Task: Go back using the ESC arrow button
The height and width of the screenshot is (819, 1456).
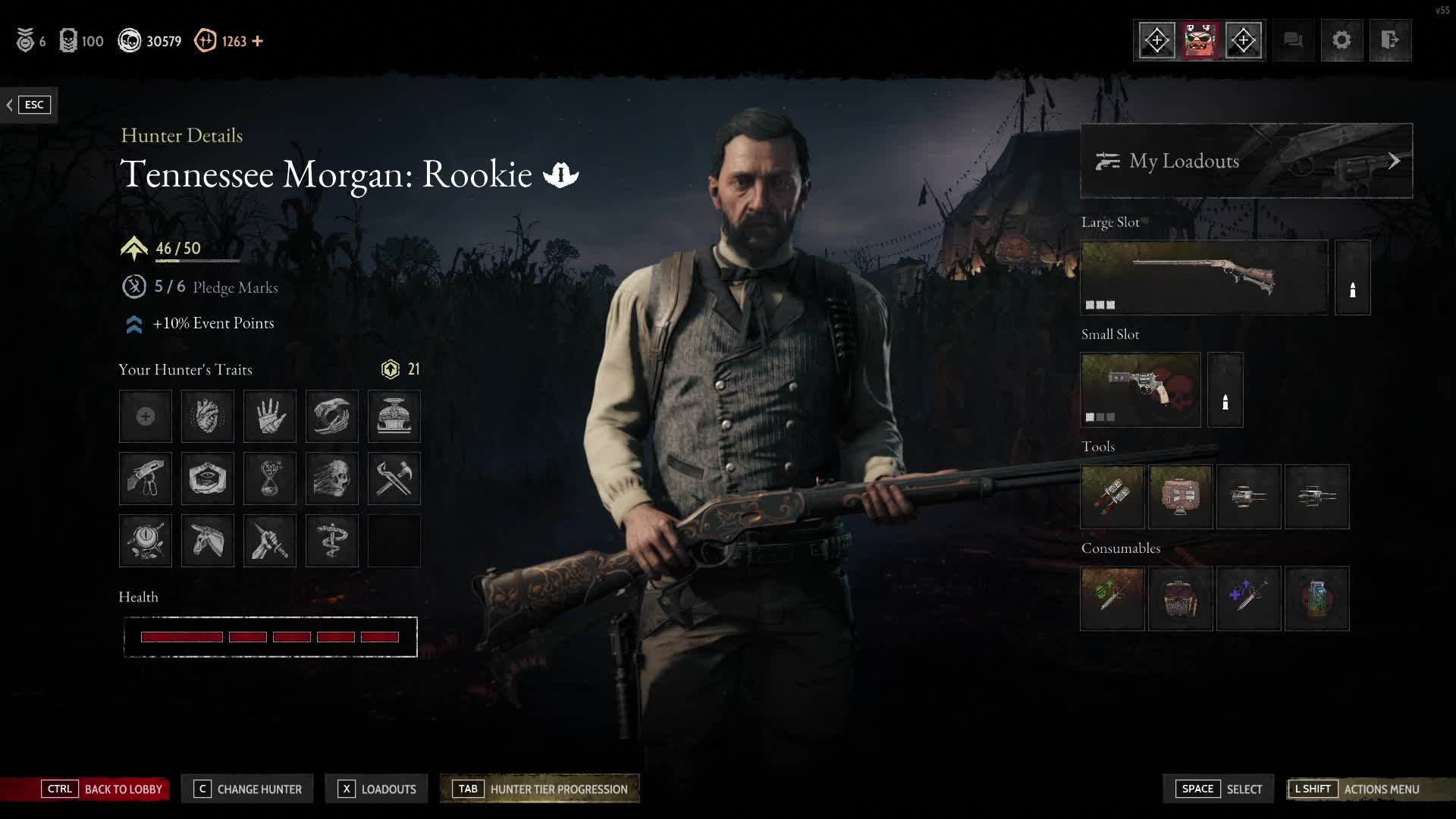Action: tap(28, 105)
